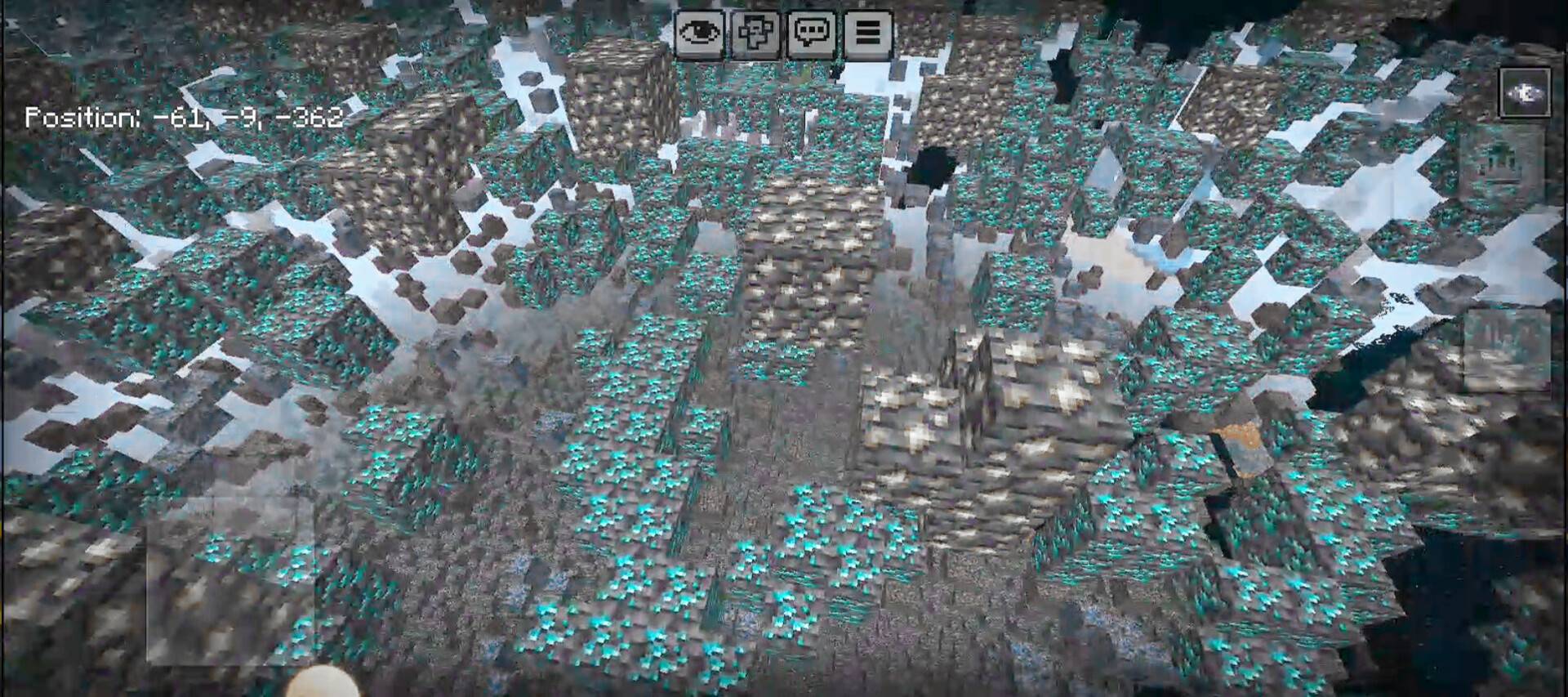Toggle camera perspective with the eye button

click(700, 34)
